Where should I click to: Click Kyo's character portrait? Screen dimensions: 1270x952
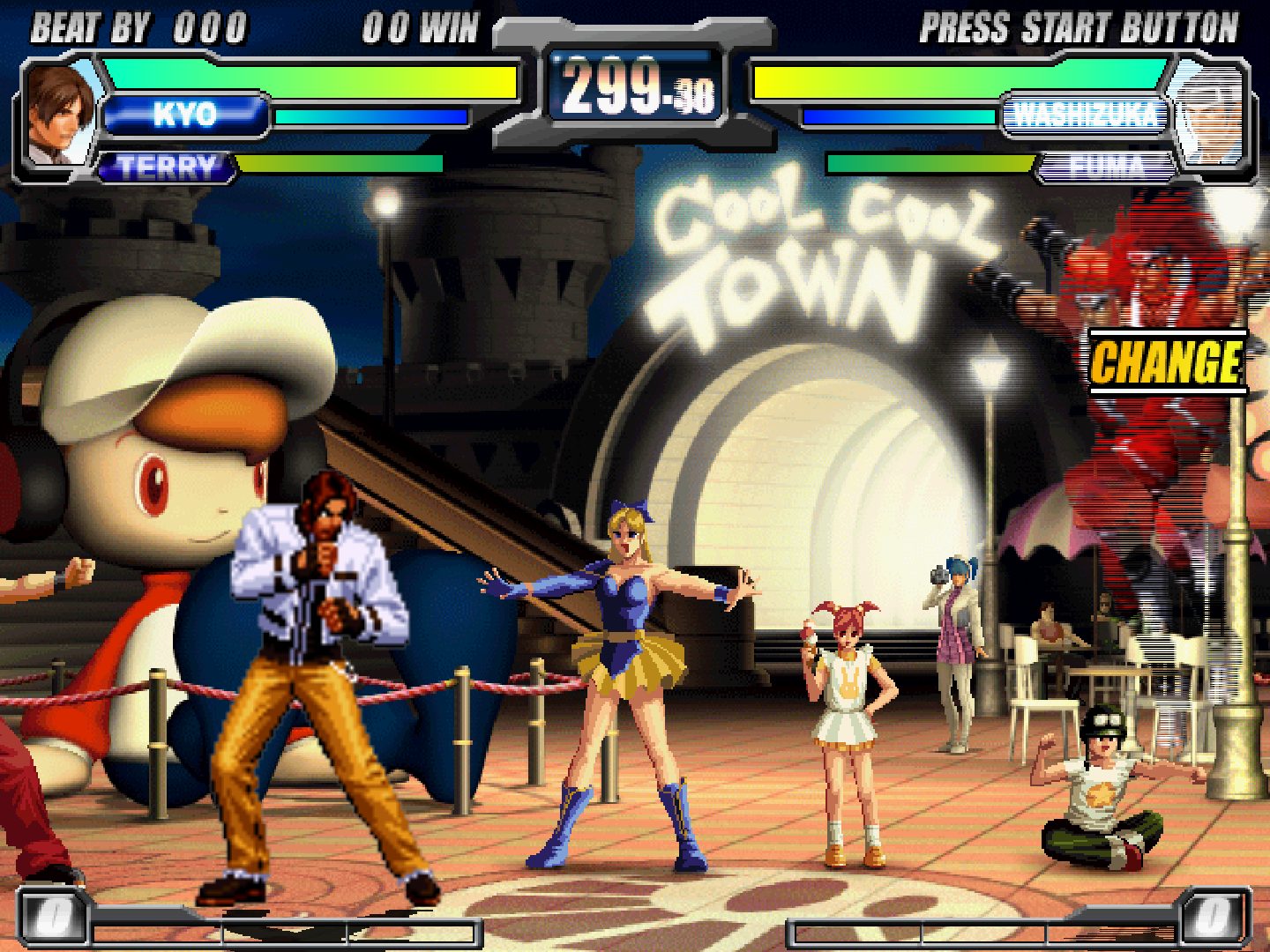coord(60,113)
